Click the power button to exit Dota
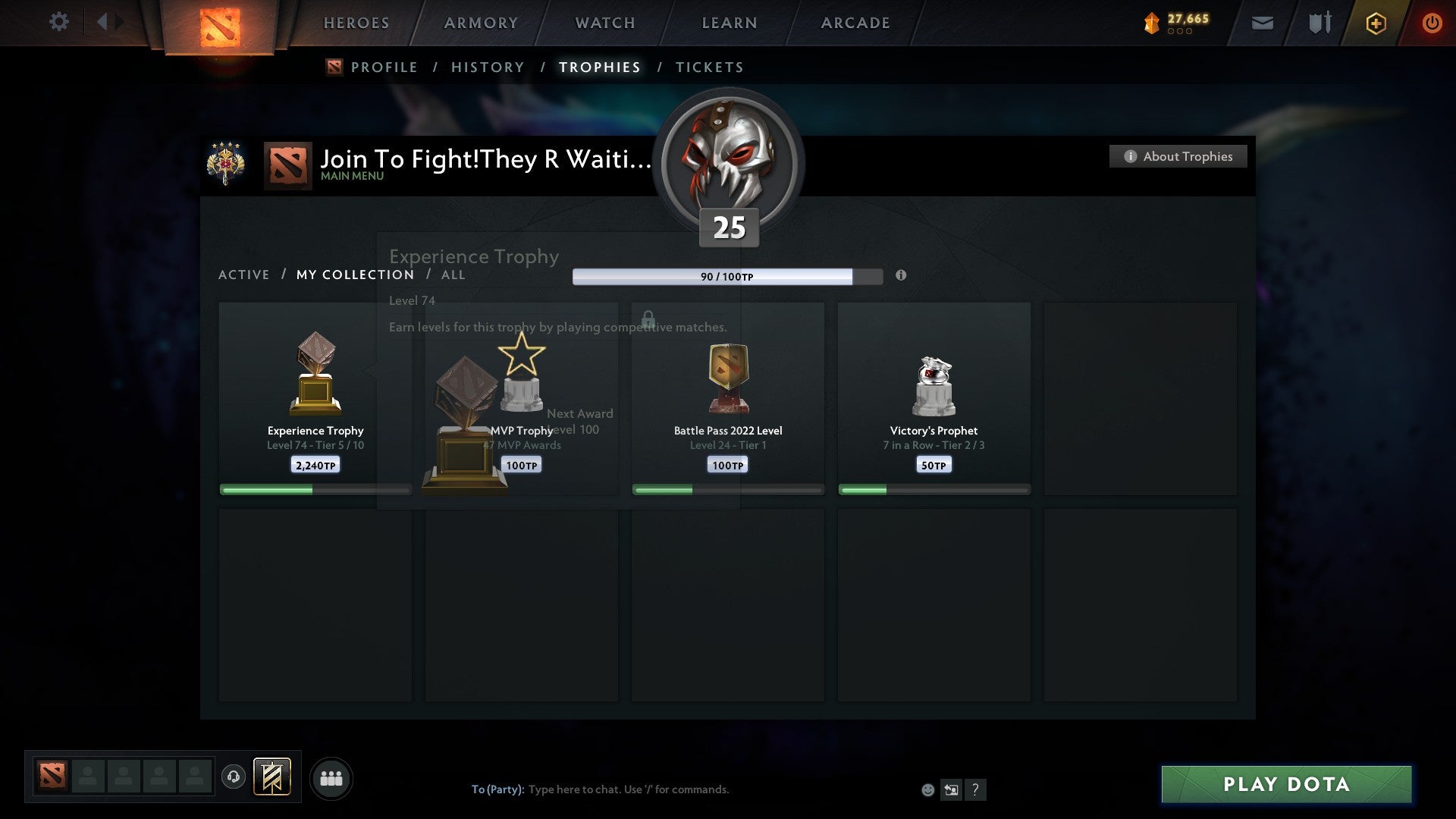1456x819 pixels. pyautogui.click(x=1433, y=23)
